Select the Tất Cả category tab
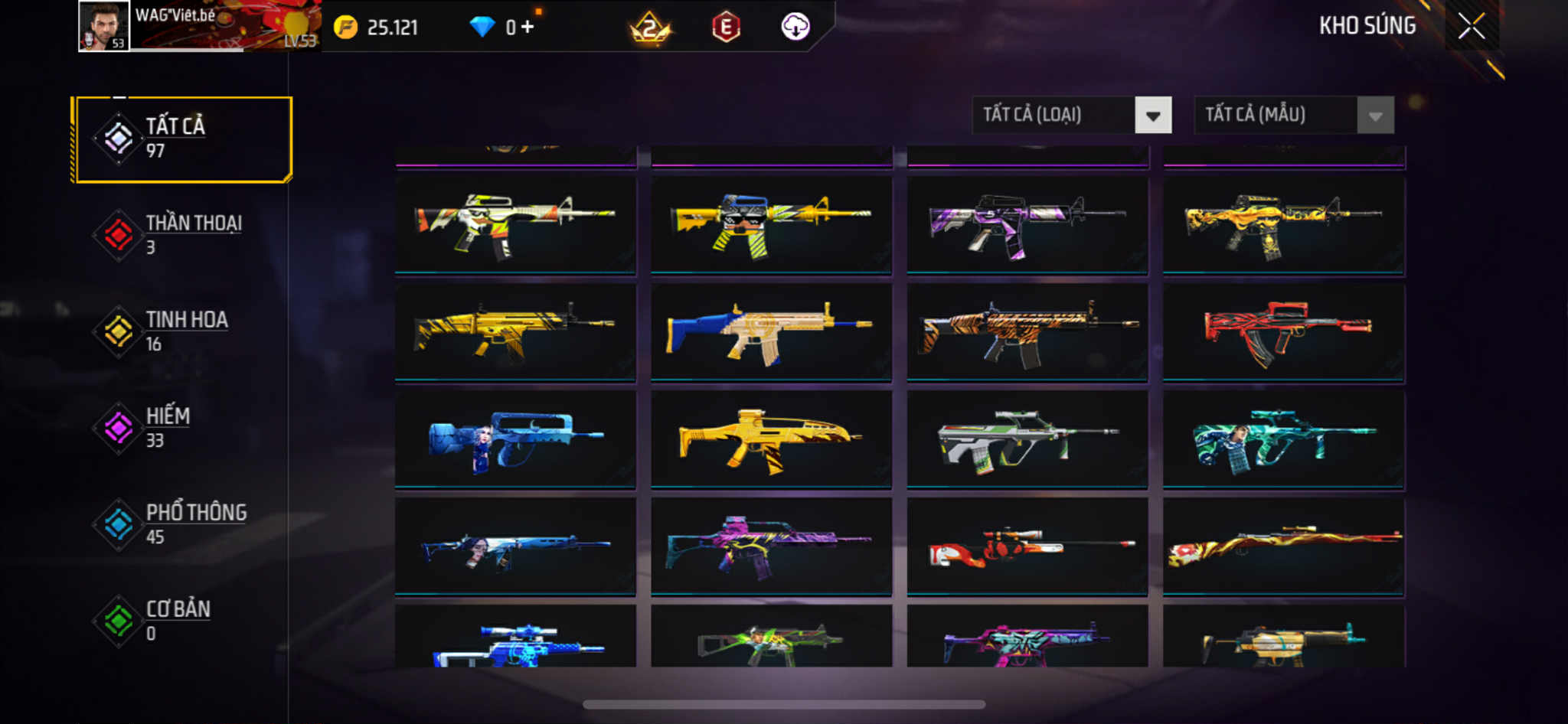Image resolution: width=1568 pixels, height=724 pixels. pyautogui.click(x=184, y=139)
